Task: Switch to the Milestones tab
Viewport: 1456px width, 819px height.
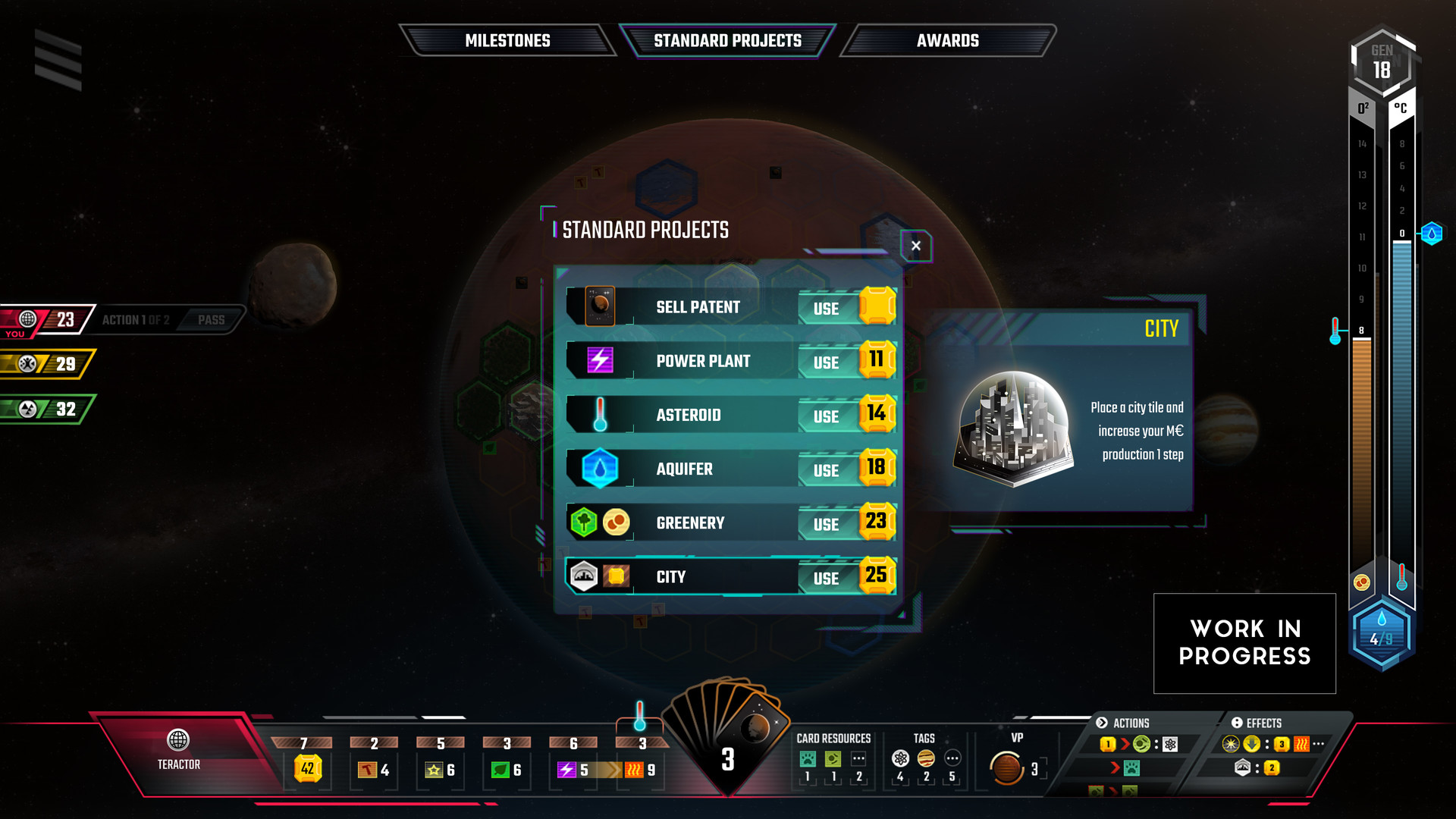Action: tap(508, 40)
